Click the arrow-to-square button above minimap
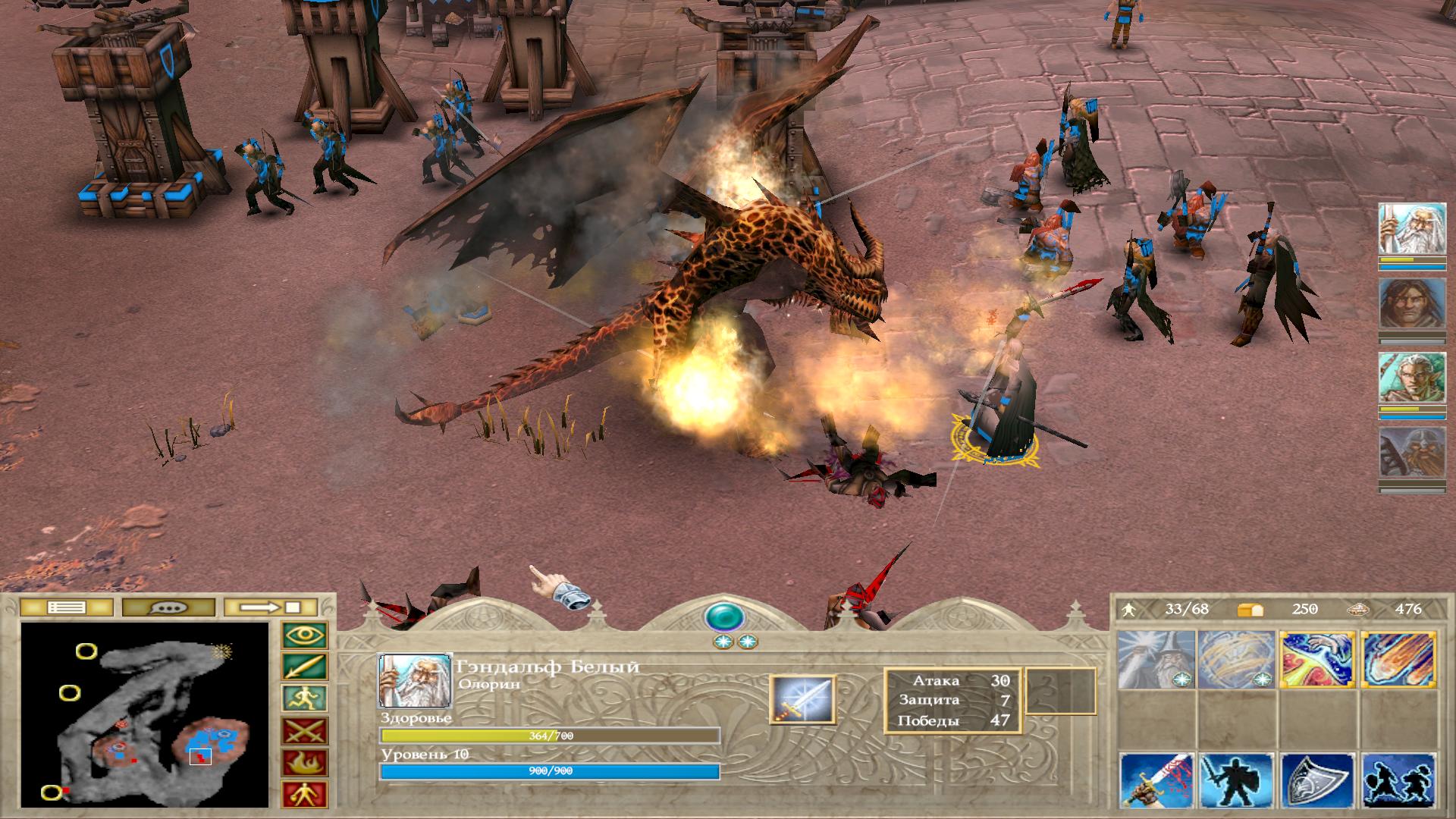 pyautogui.click(x=272, y=607)
